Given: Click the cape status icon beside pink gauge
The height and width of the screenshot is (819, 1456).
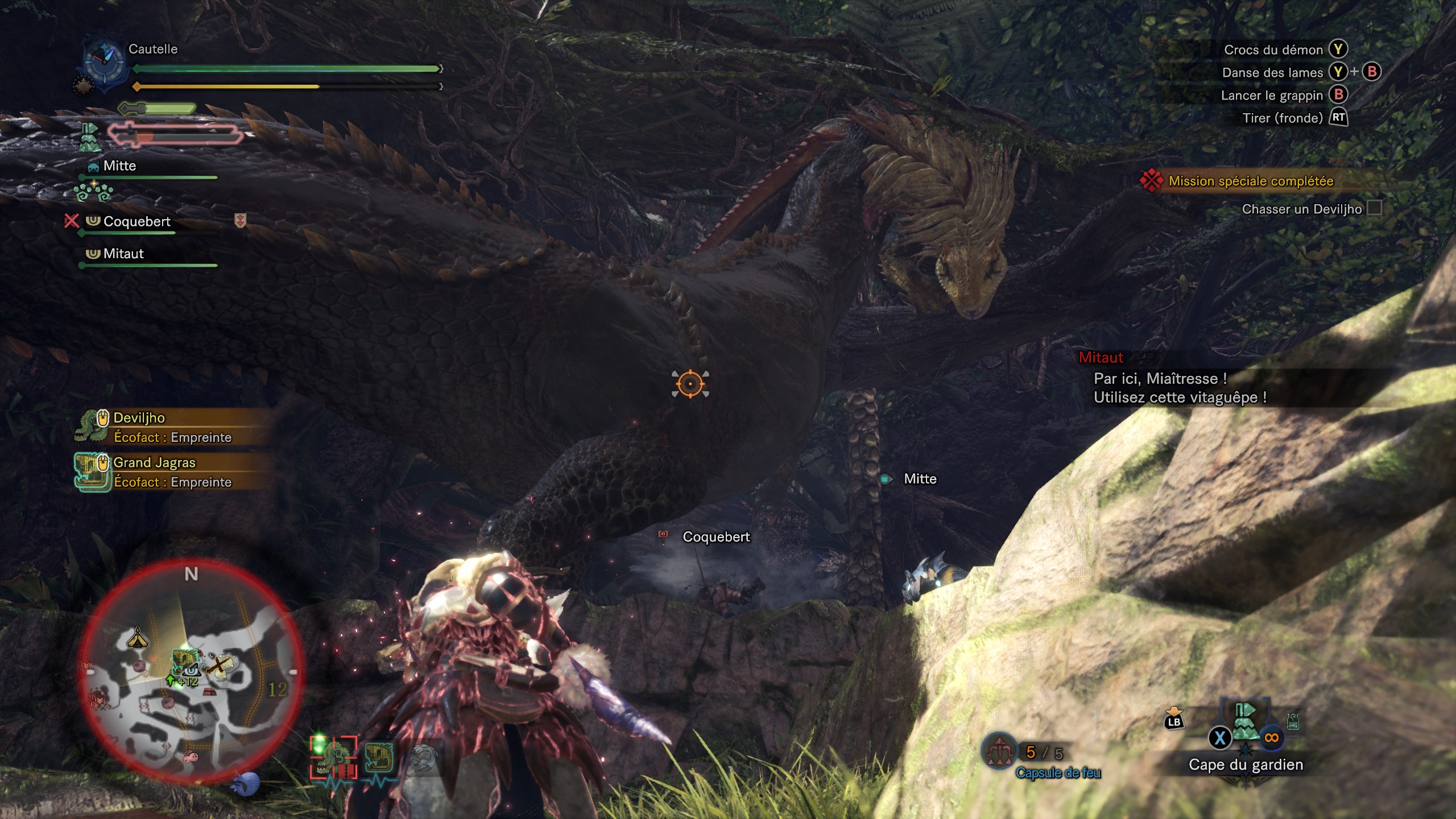Looking at the screenshot, I should 90,136.
